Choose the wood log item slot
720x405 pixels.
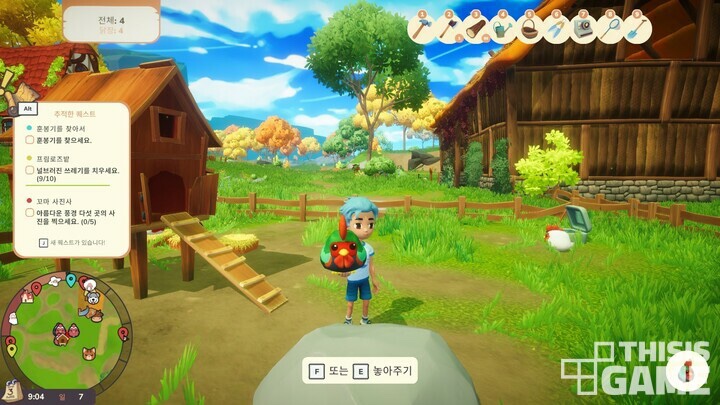pyautogui.click(x=474, y=30)
